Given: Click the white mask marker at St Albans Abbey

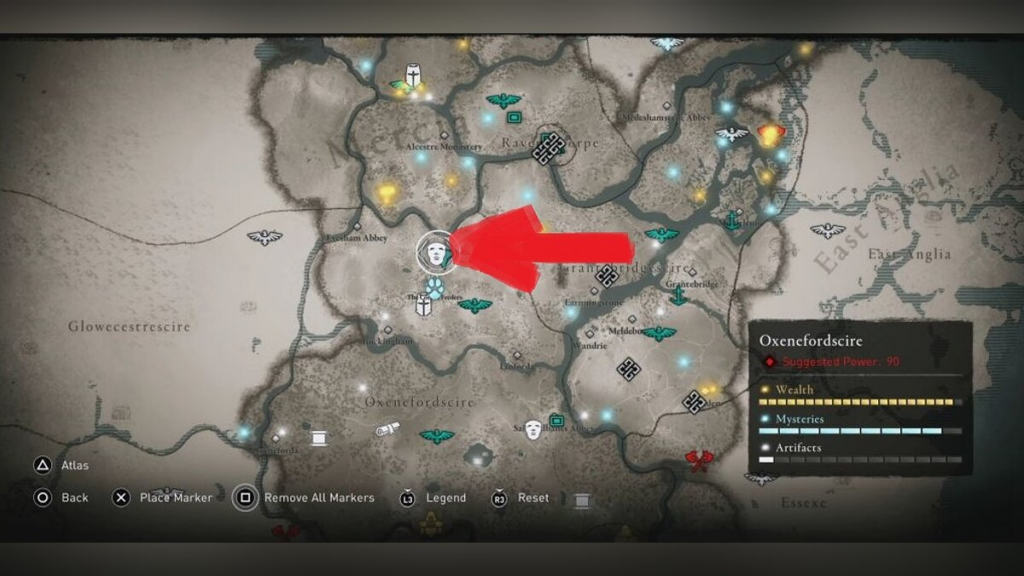Looking at the screenshot, I should click(533, 429).
